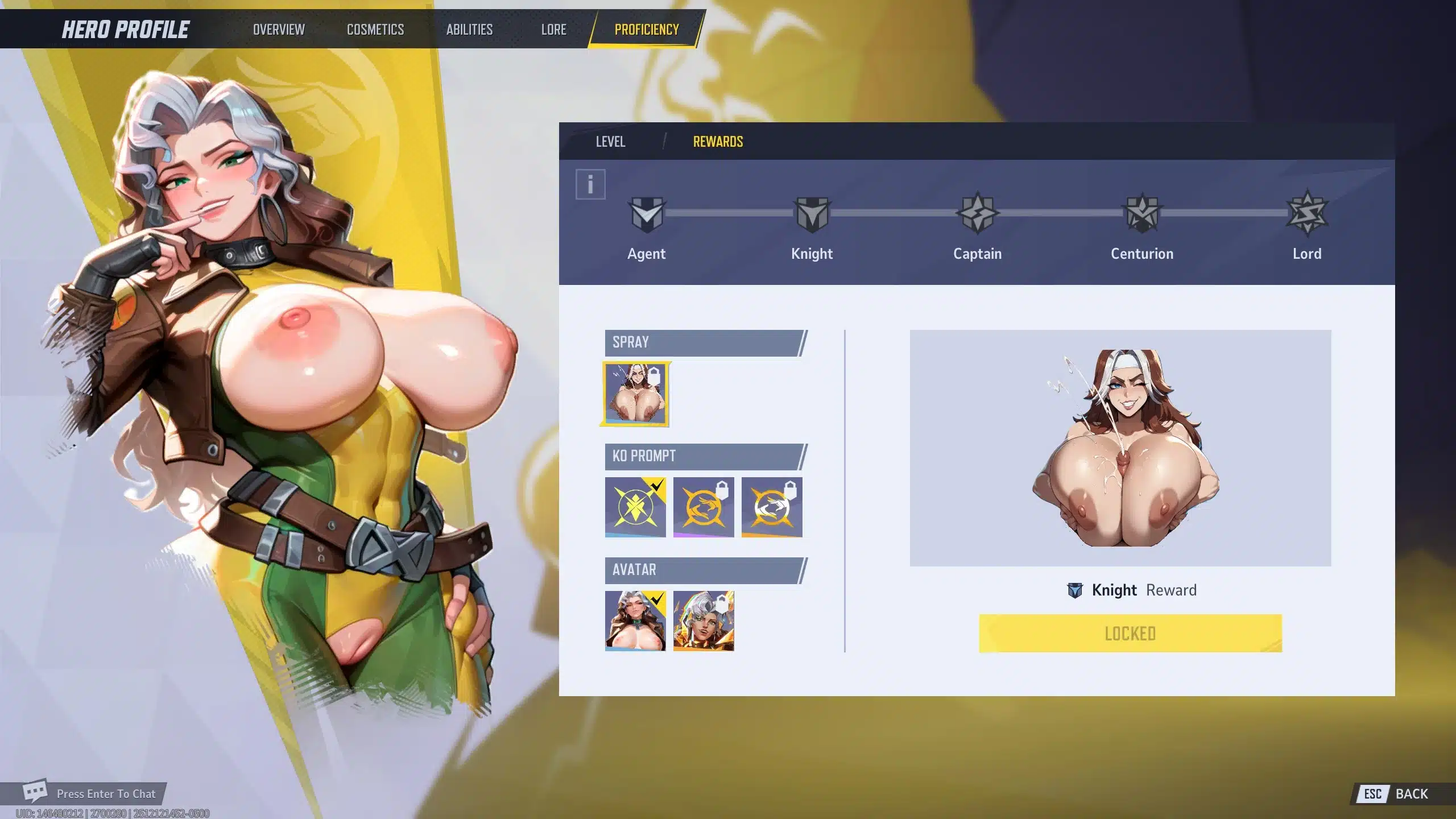Switch to the Level sub-tab
1456x819 pixels.
[x=610, y=142]
